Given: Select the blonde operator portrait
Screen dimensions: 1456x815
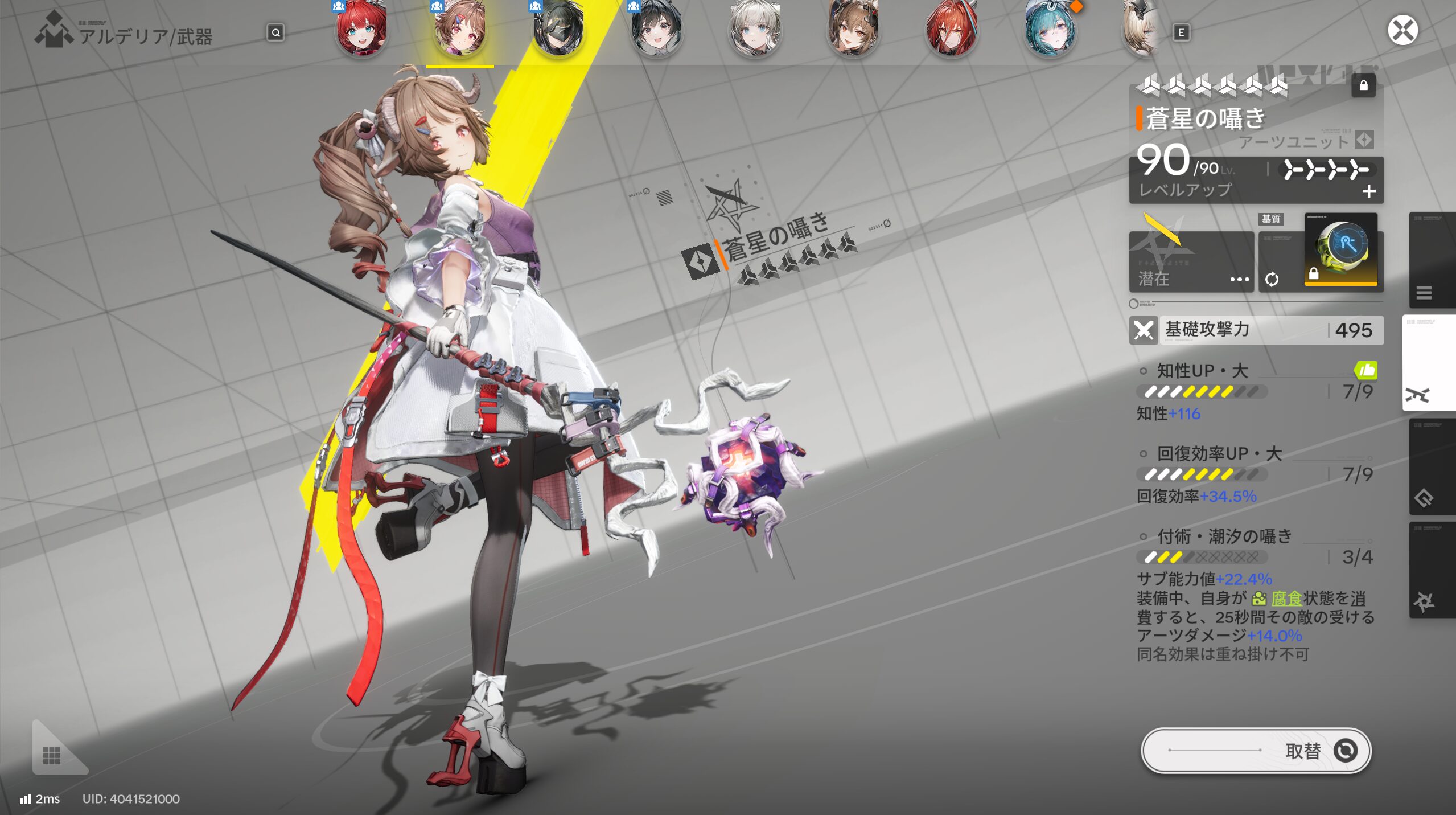Looking at the screenshot, I should pyautogui.click(x=1141, y=28).
